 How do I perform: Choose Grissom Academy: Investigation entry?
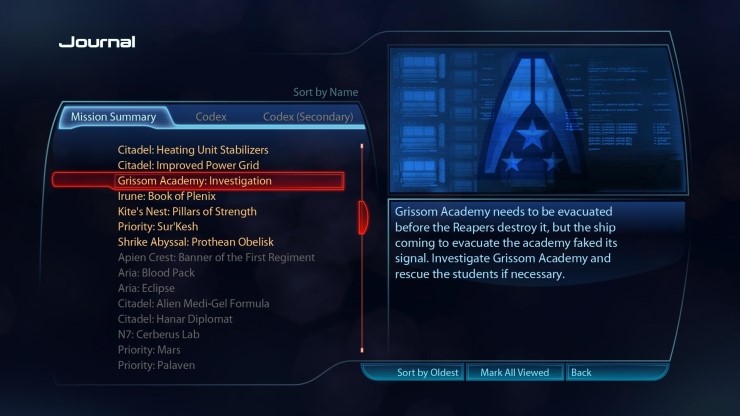(x=195, y=181)
